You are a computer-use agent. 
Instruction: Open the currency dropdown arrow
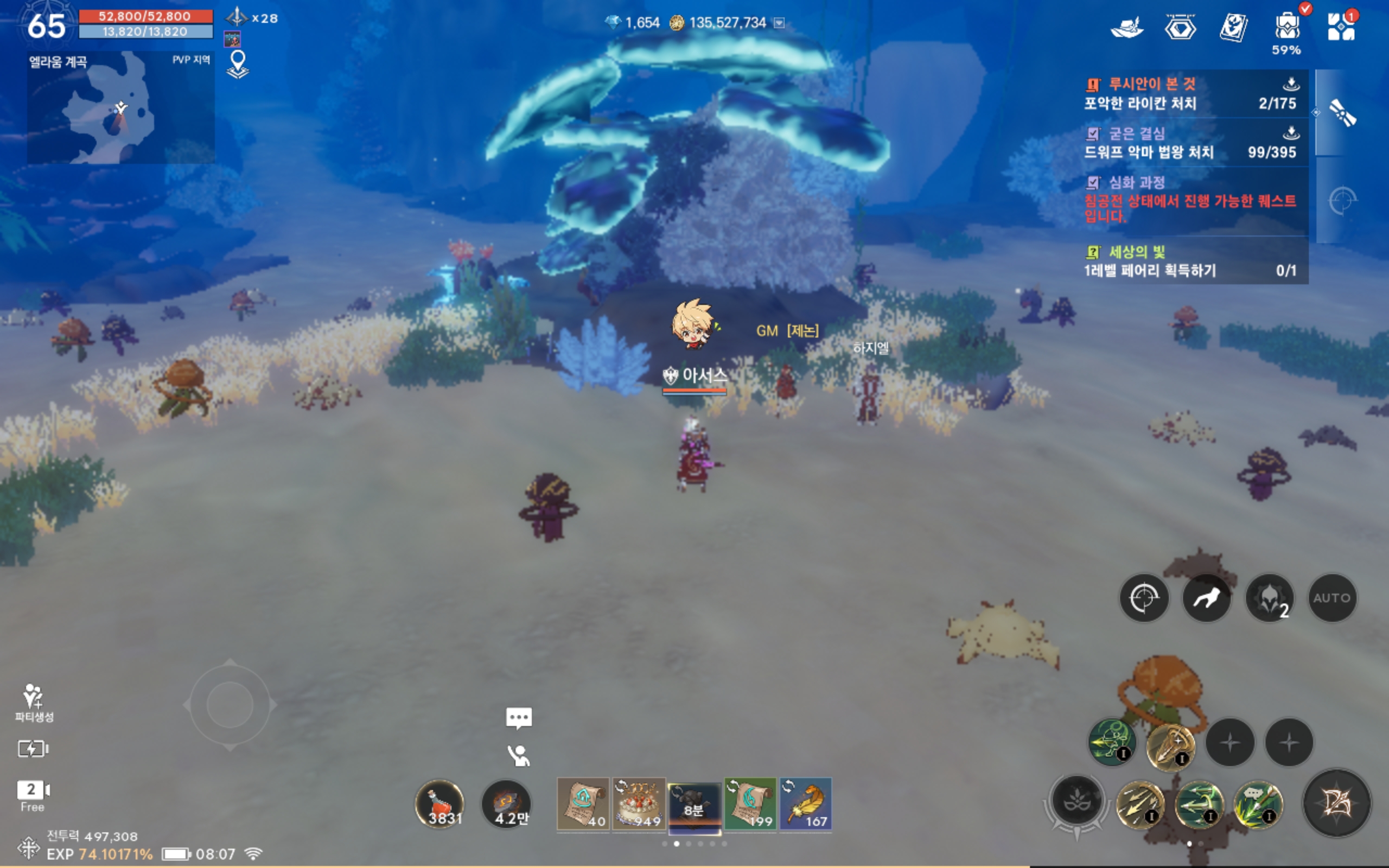779,23
